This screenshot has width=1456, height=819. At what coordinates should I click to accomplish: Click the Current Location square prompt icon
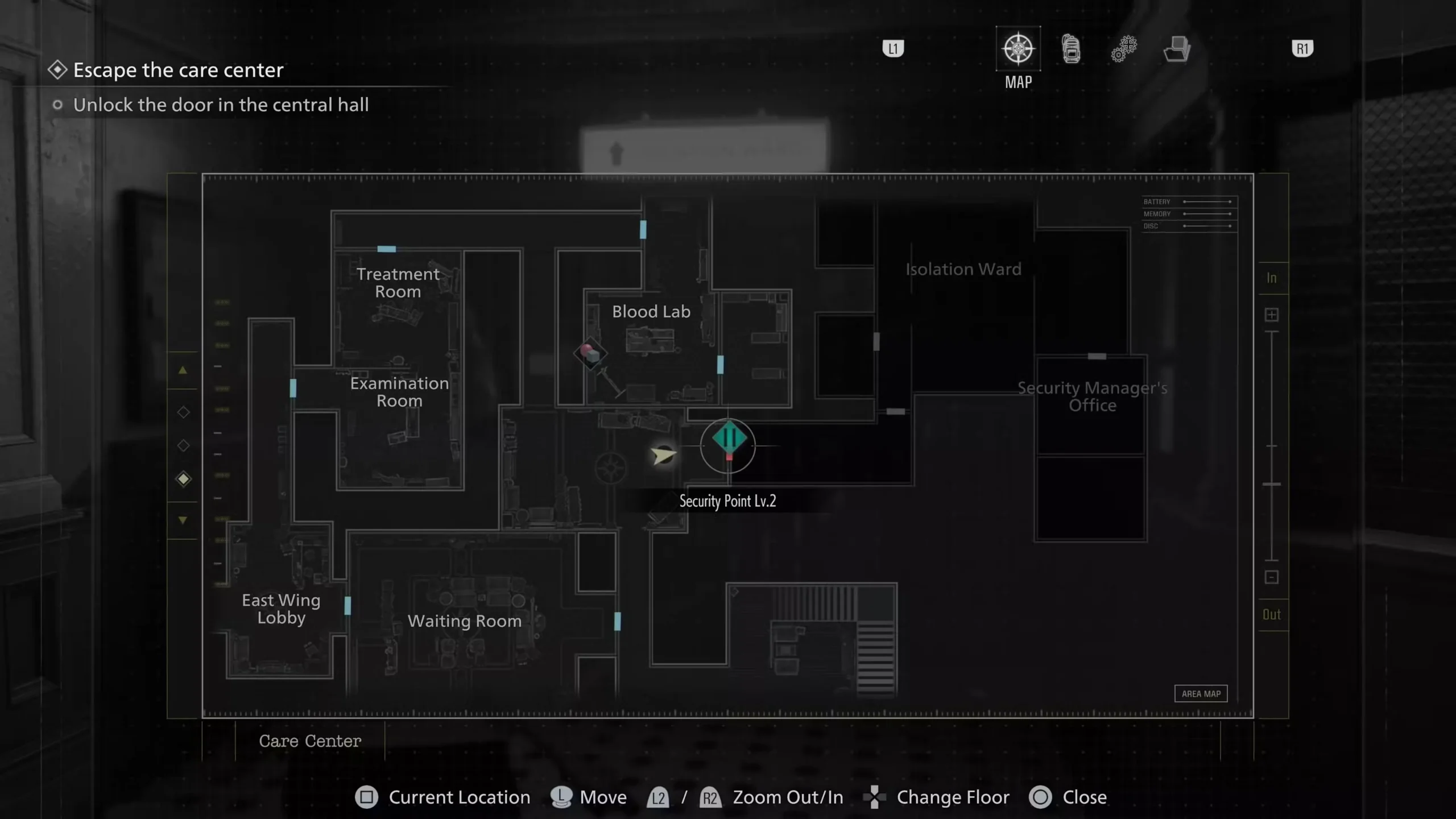point(366,797)
